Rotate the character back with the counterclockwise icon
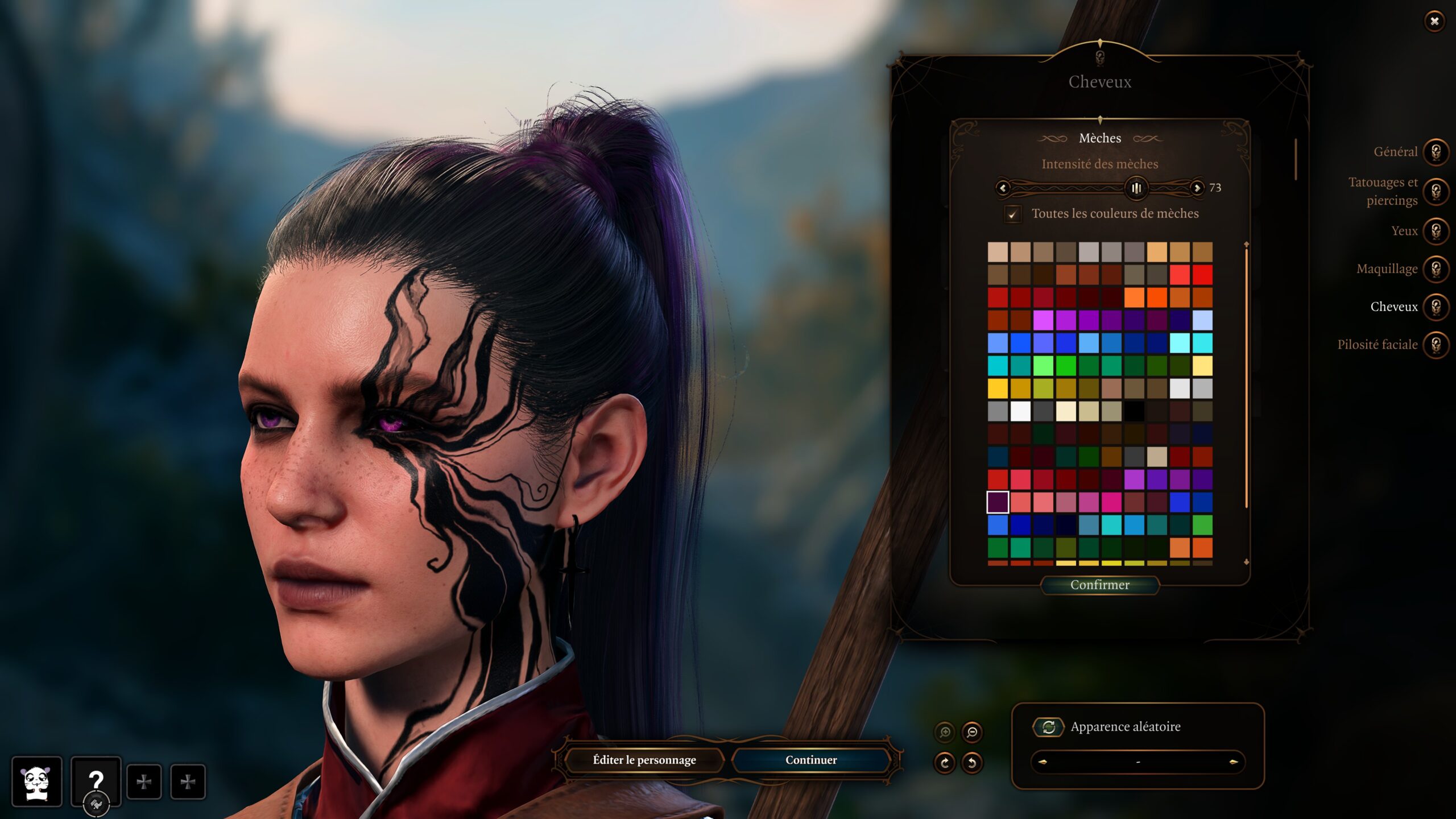 tap(973, 763)
